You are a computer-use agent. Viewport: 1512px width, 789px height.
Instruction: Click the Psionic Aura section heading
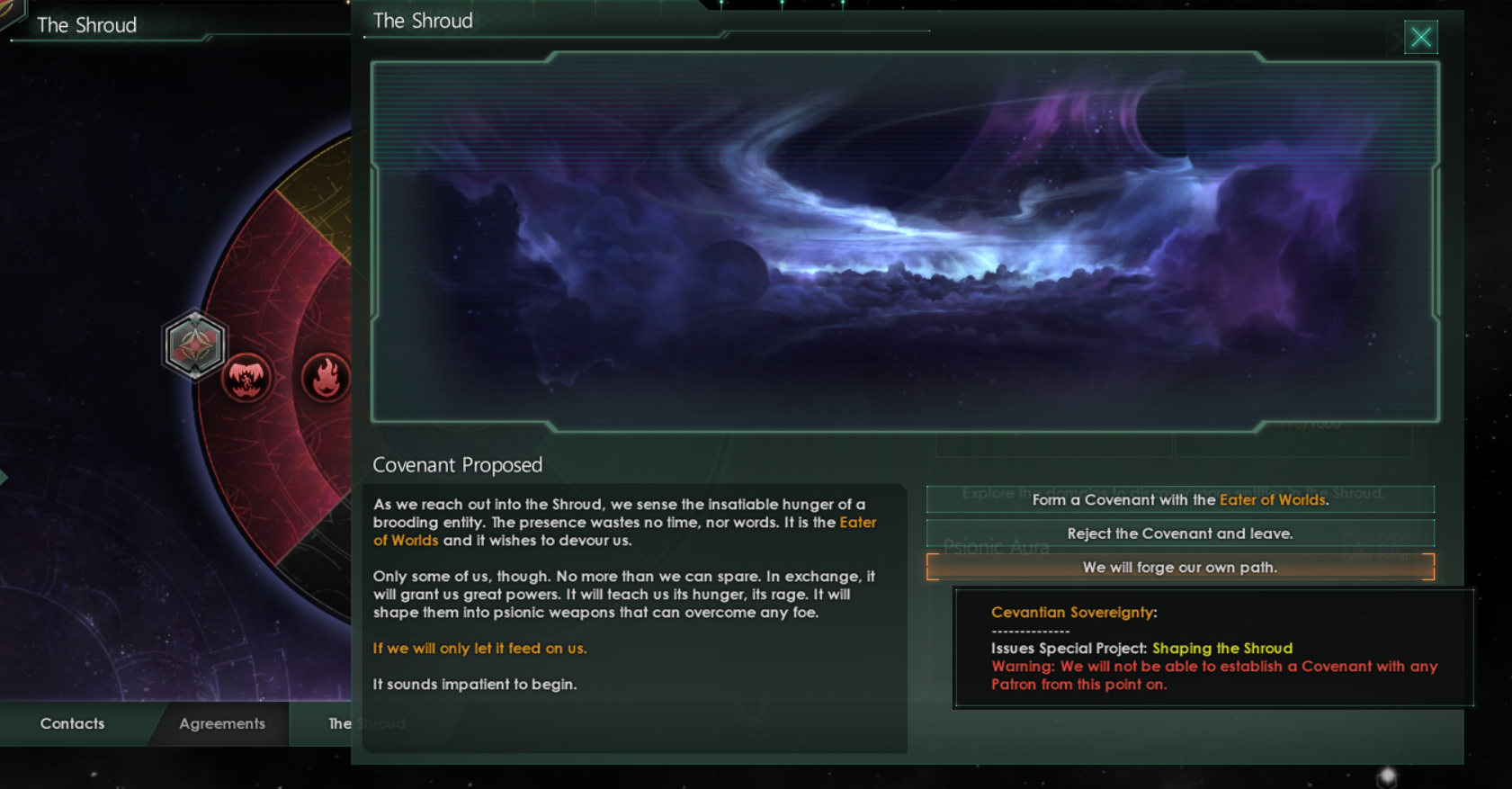tap(998, 546)
